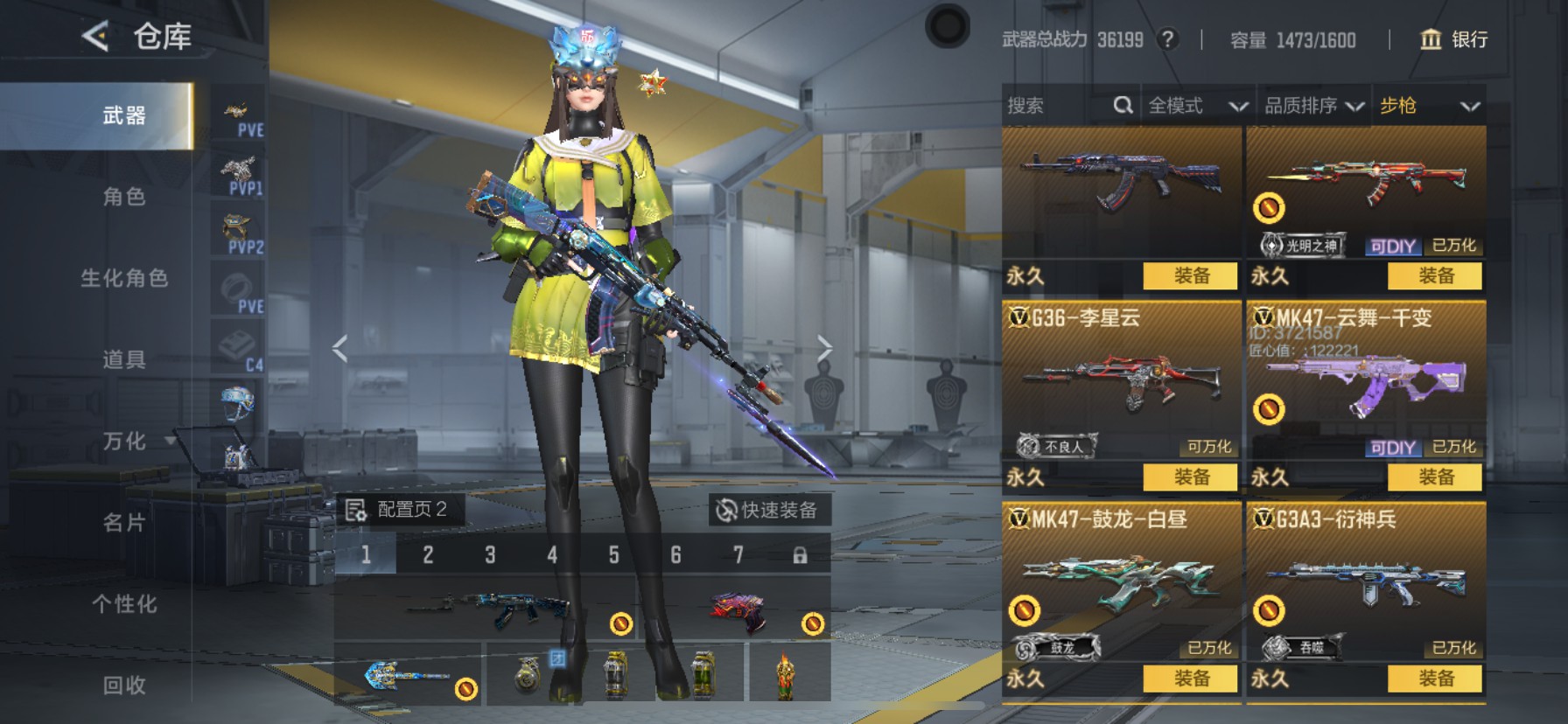Viewport: 1568px width, 724px height.
Task: Click the right character rotation arrow
Action: [826, 347]
